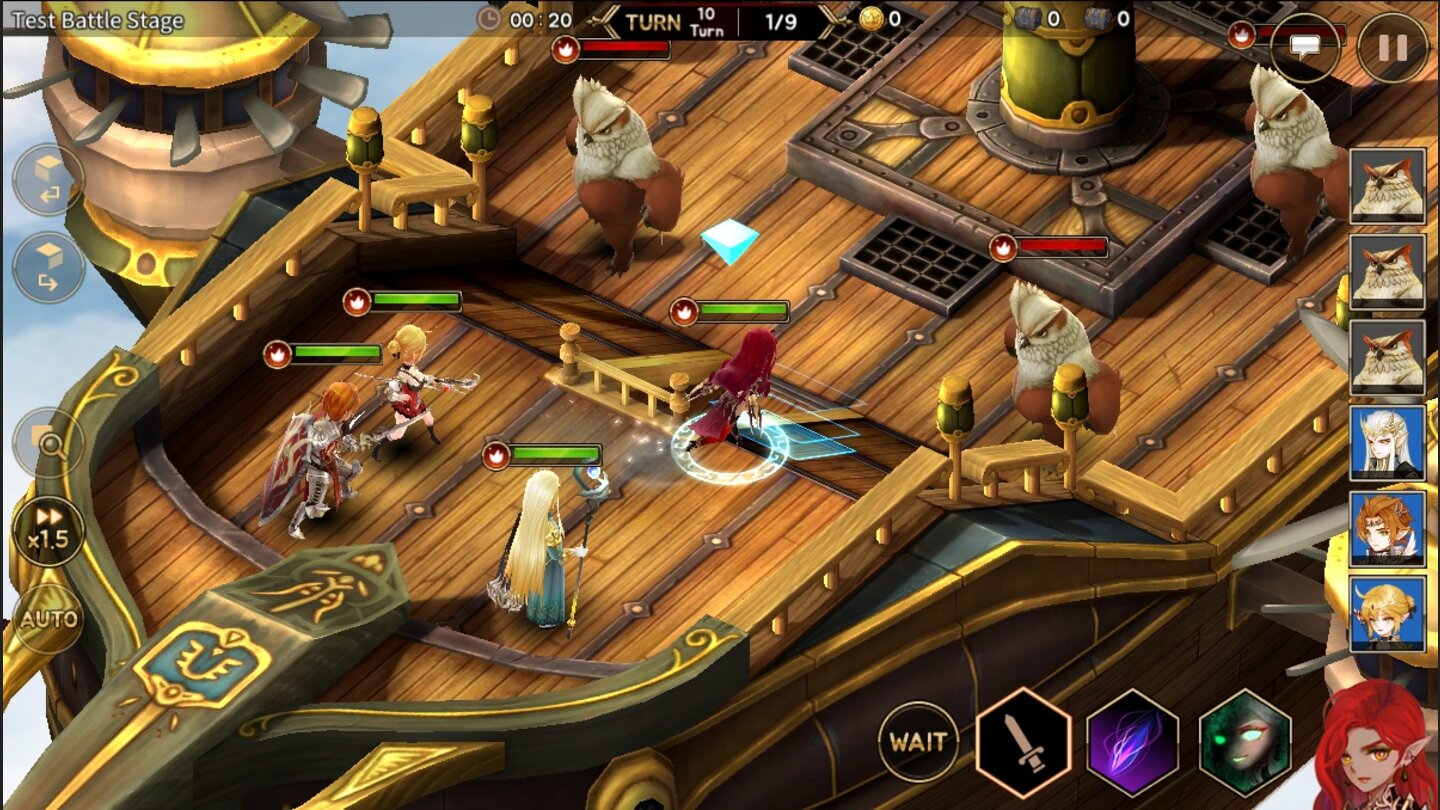Change the x1.5 battle speed
The height and width of the screenshot is (810, 1440).
coord(48,530)
